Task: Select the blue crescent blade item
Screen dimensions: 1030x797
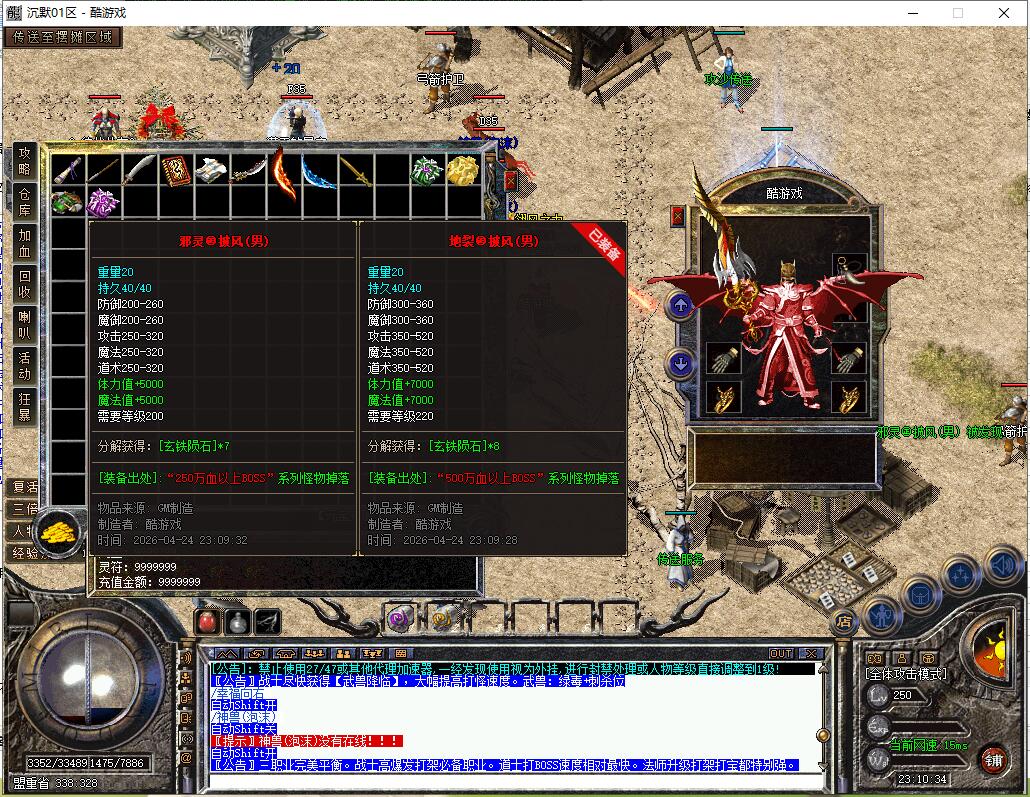Action: click(319, 172)
